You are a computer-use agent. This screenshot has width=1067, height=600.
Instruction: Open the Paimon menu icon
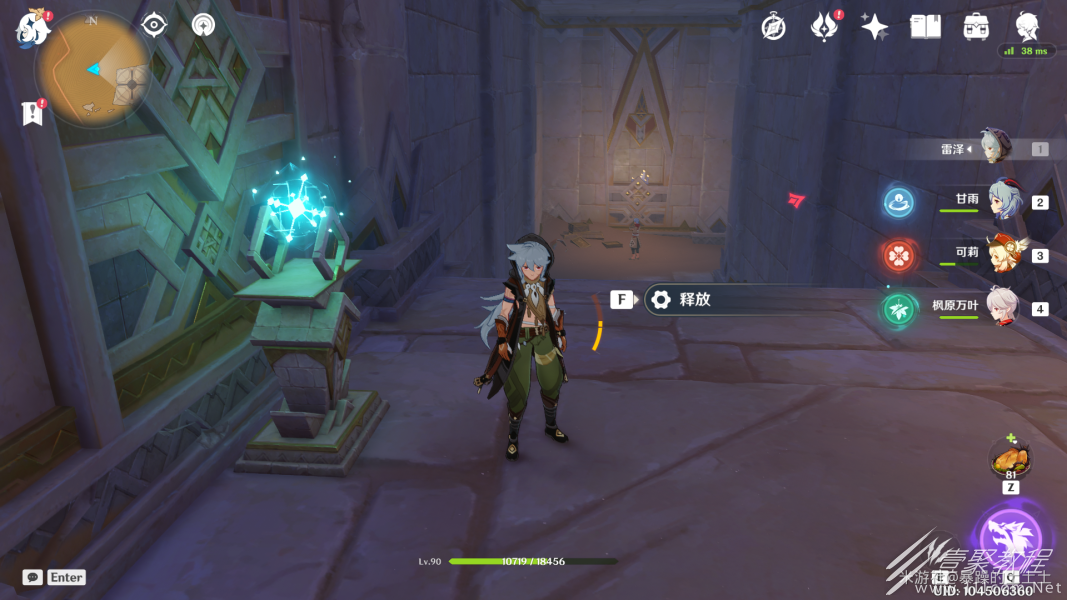pos(32,29)
